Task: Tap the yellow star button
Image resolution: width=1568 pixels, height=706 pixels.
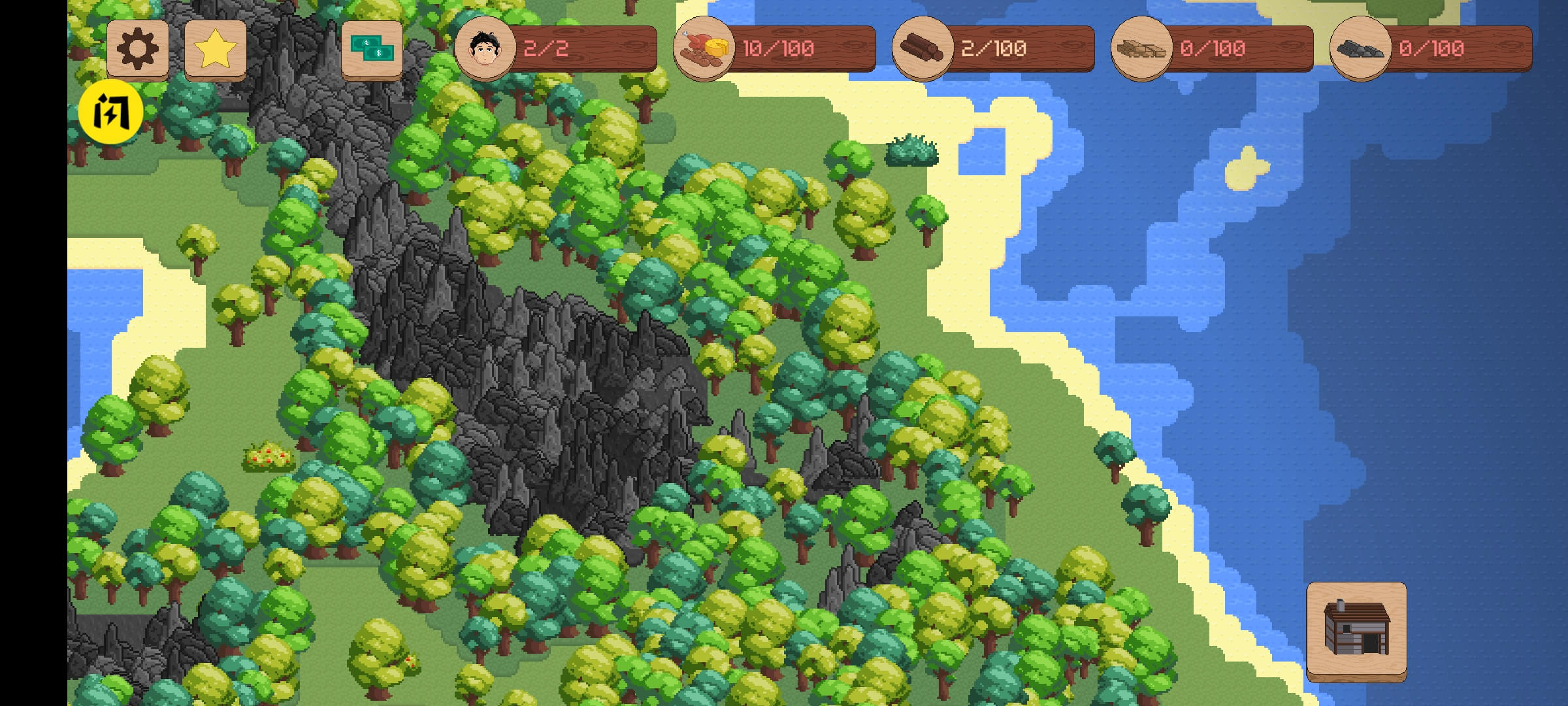Action: (215, 49)
